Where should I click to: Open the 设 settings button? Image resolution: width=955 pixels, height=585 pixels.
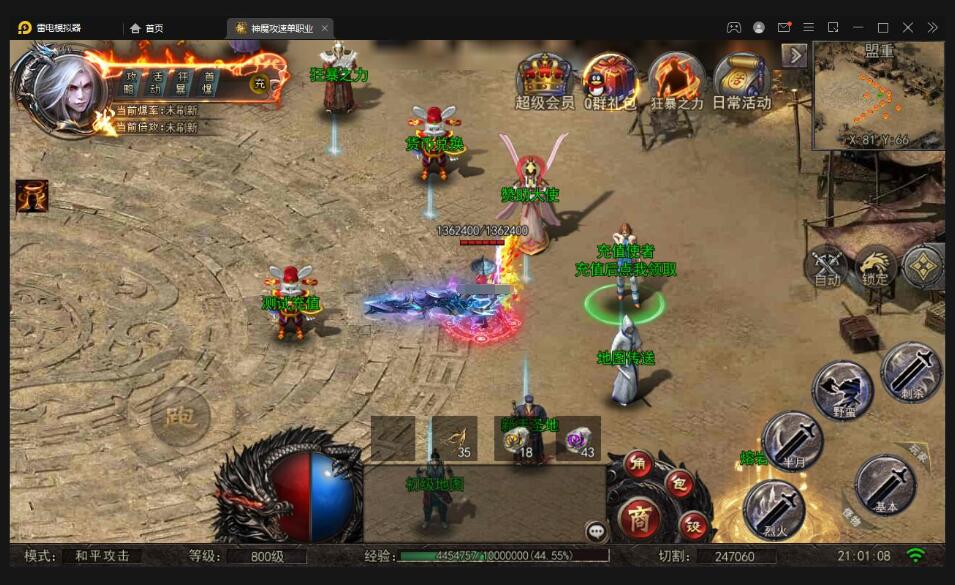click(692, 525)
